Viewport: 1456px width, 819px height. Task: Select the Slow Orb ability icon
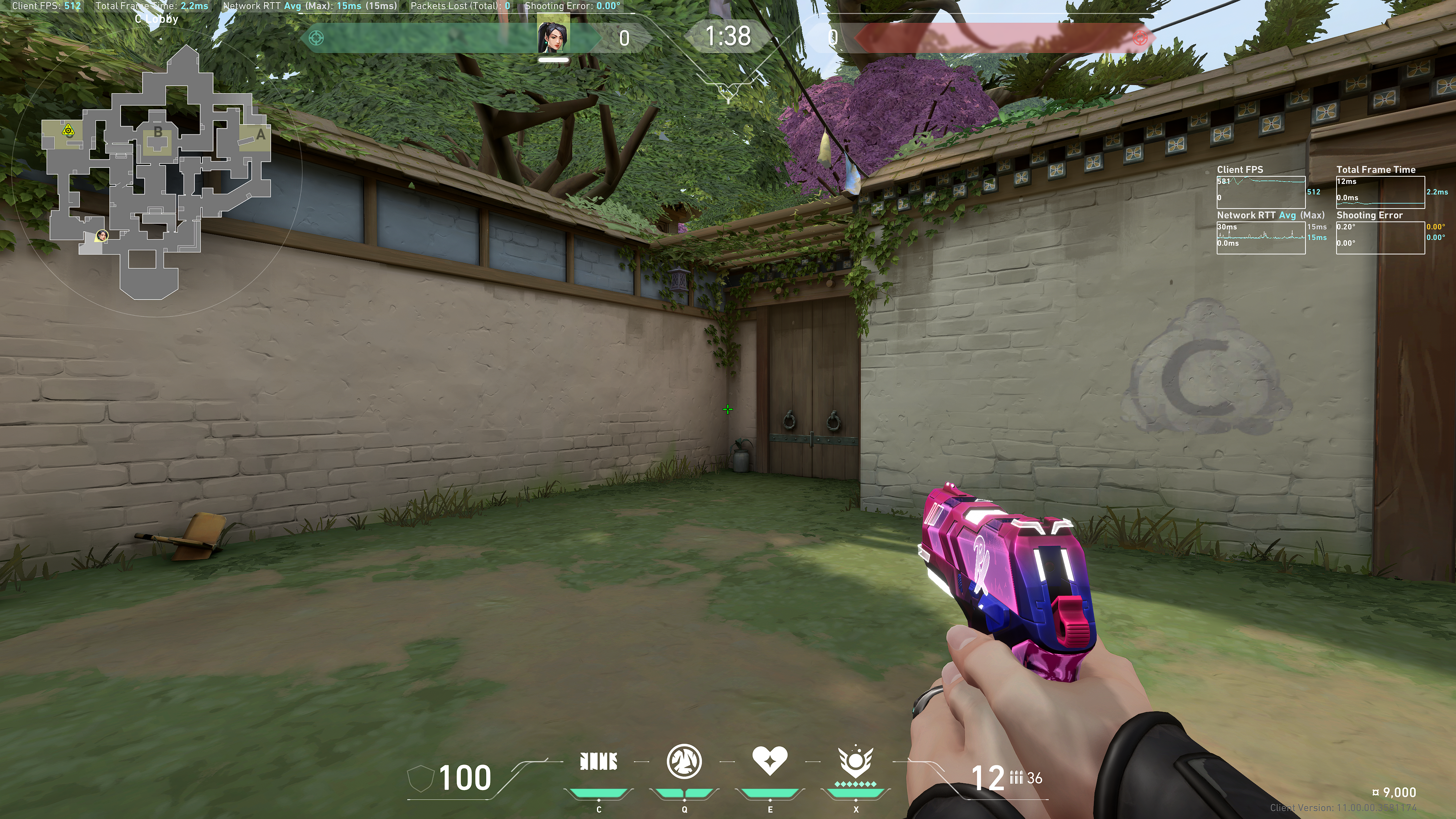[684, 761]
